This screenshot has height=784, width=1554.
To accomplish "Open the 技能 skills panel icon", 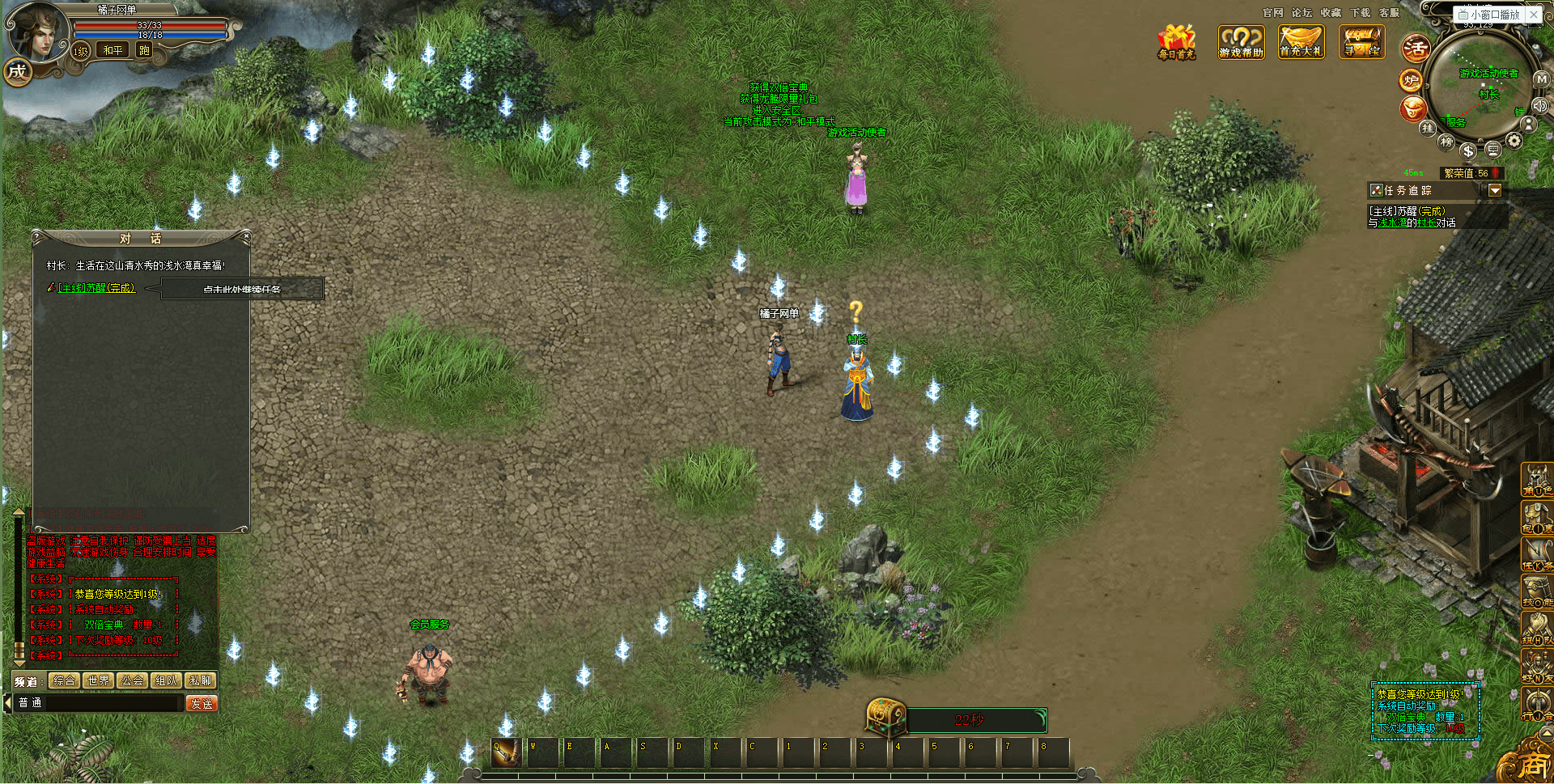I will click(x=1536, y=591).
